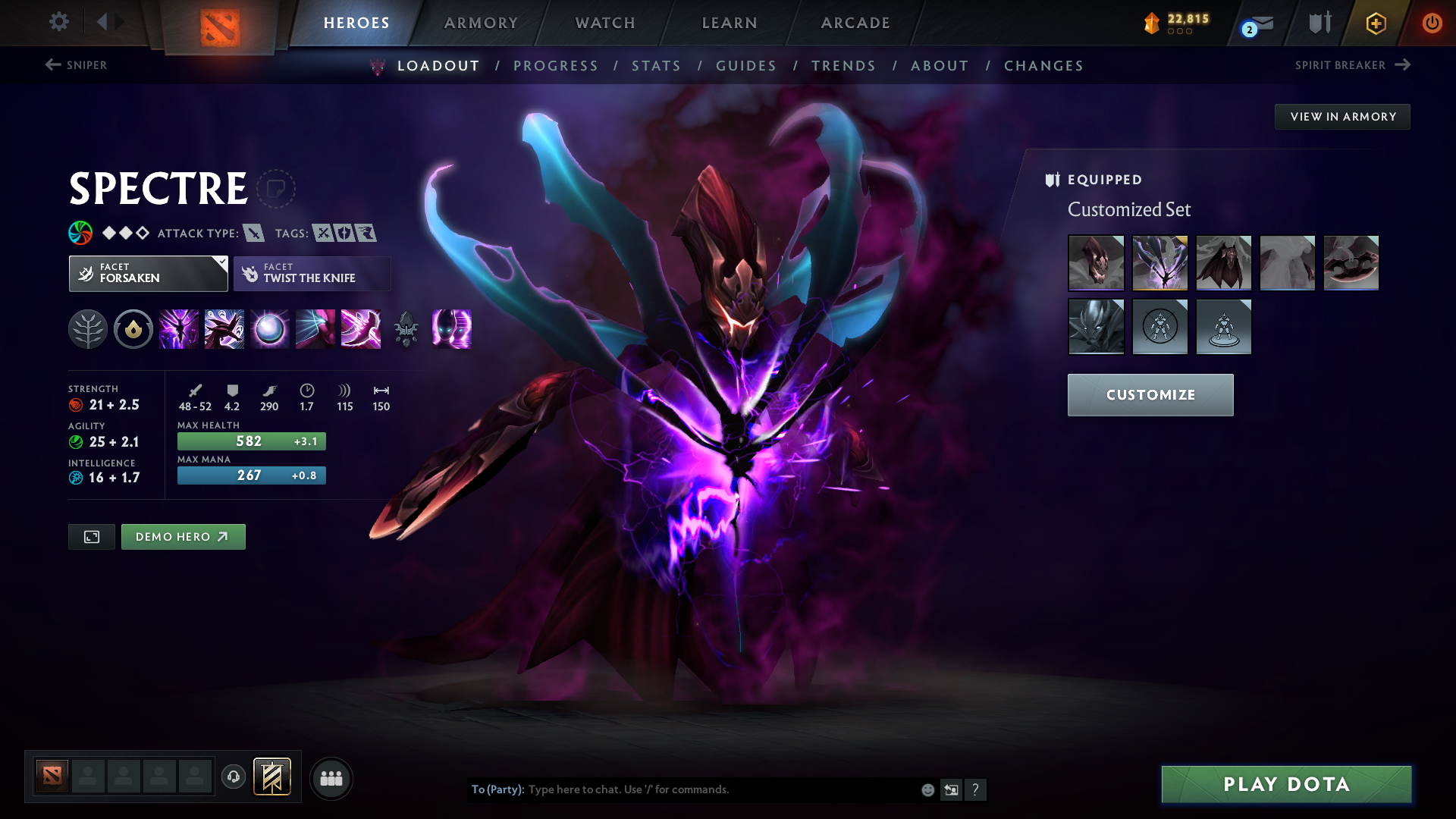Screen dimensions: 1456x819
Task: Select the Aghanim's Shard upgrade icon
Action: pyautogui.click(x=406, y=329)
